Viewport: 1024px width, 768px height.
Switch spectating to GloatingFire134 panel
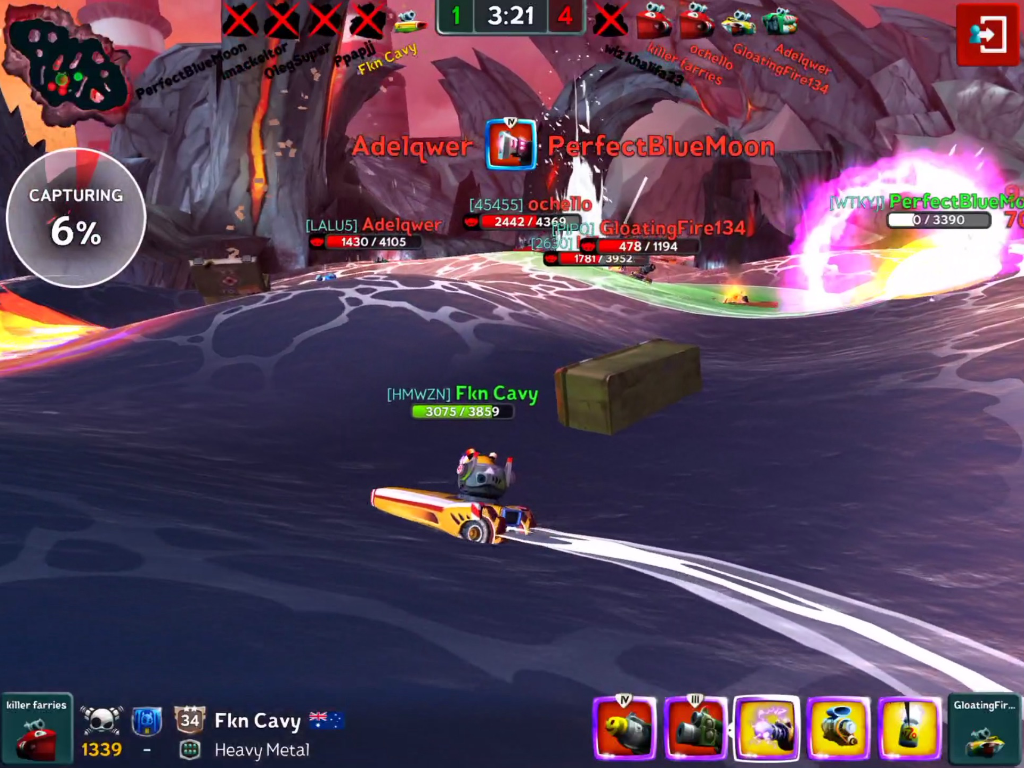984,728
